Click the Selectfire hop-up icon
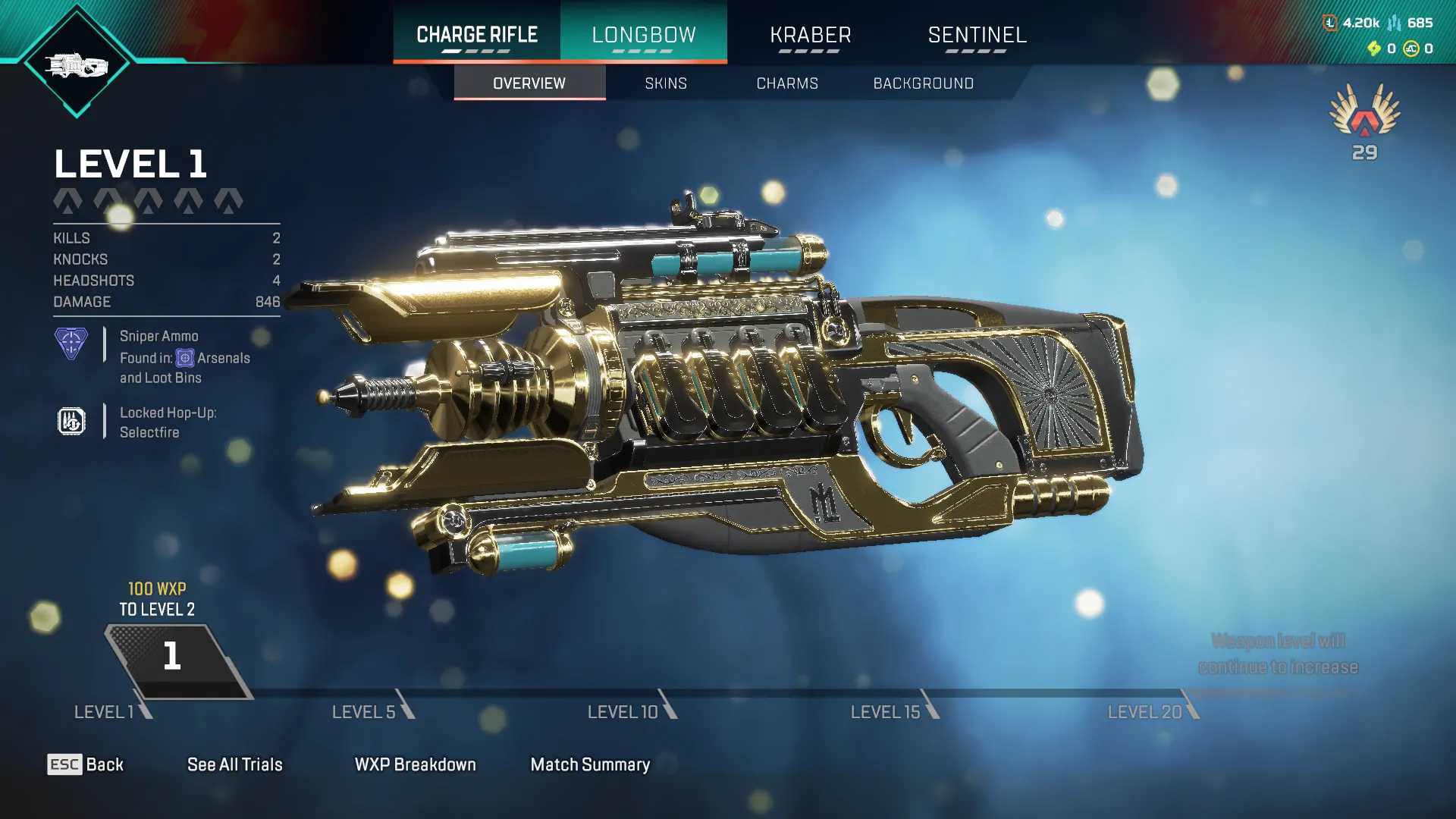The width and height of the screenshot is (1456, 819). point(71,422)
